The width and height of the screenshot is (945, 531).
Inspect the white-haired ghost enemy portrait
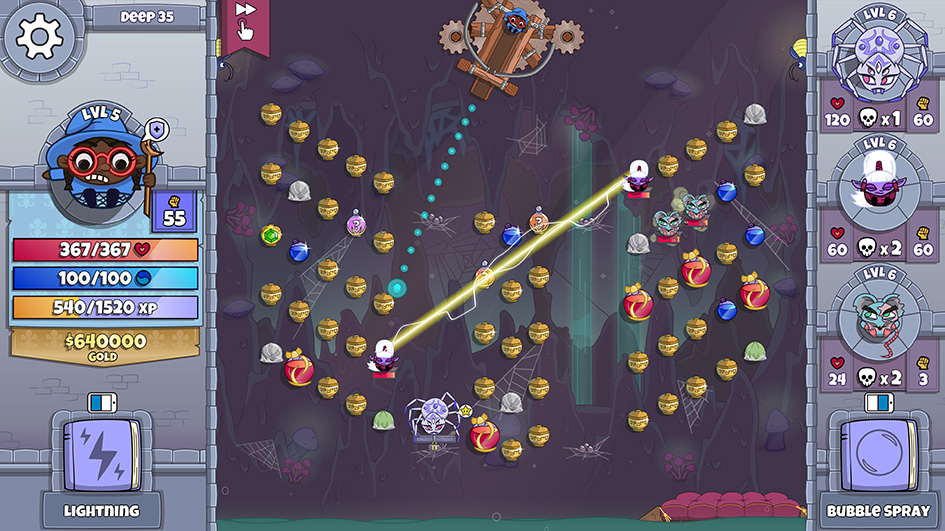[x=879, y=187]
